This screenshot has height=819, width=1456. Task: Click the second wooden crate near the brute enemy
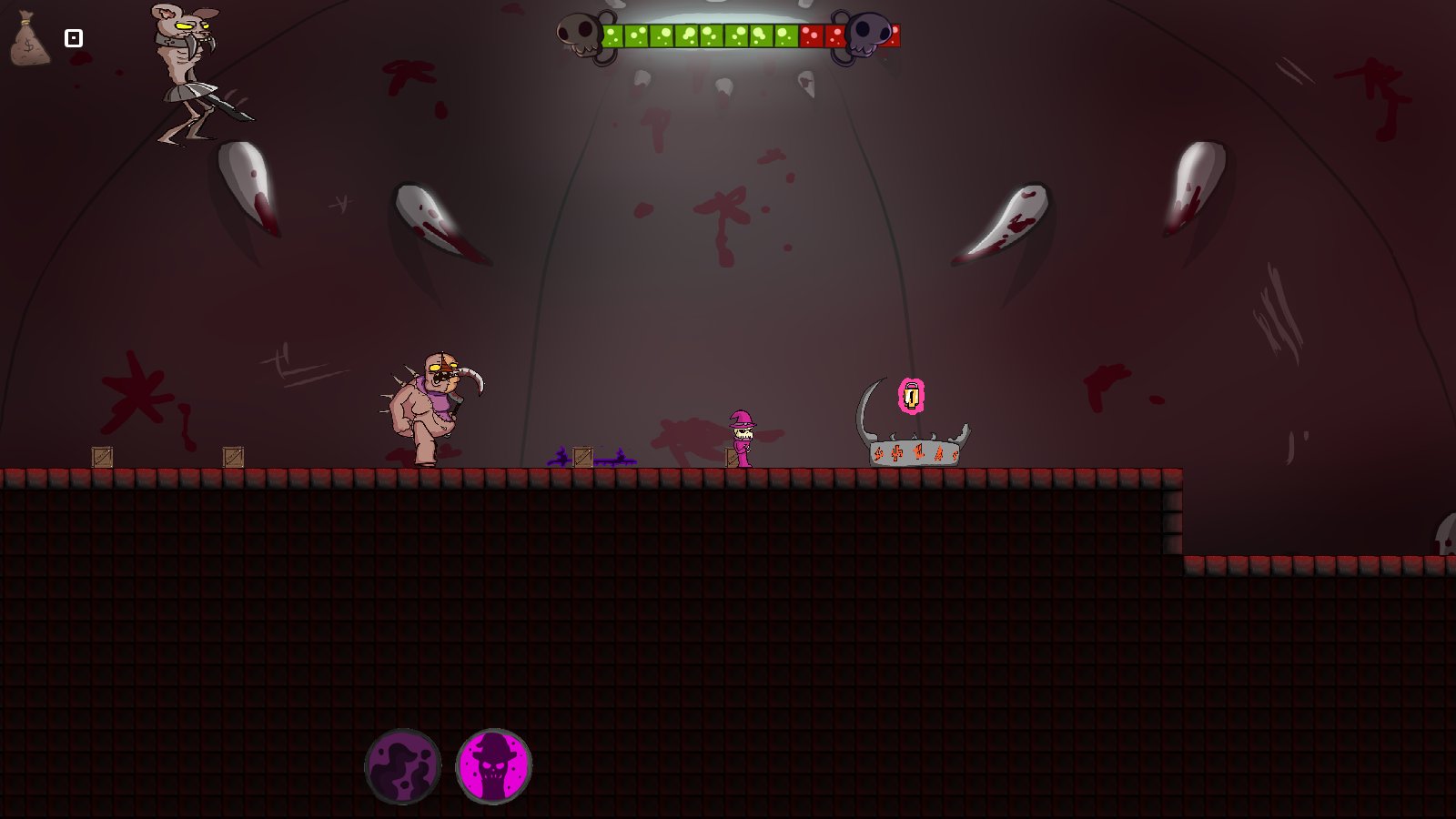point(231,455)
